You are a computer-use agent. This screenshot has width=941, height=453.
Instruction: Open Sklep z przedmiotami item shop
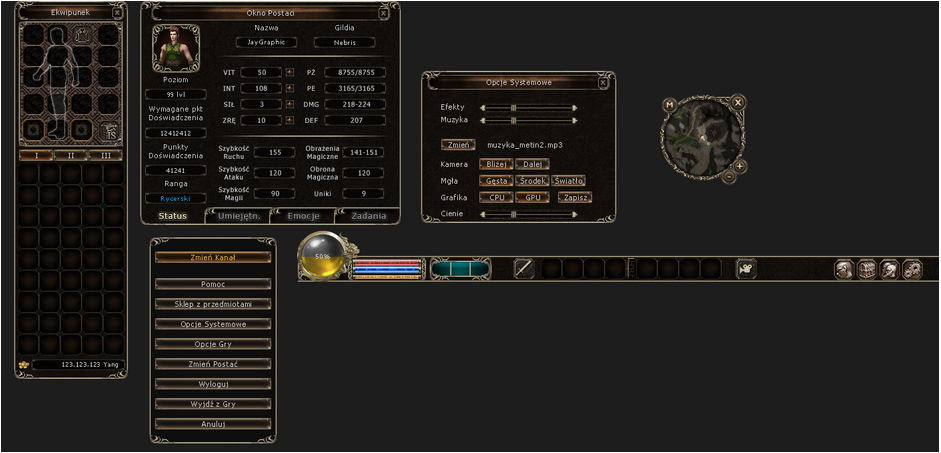tap(211, 304)
